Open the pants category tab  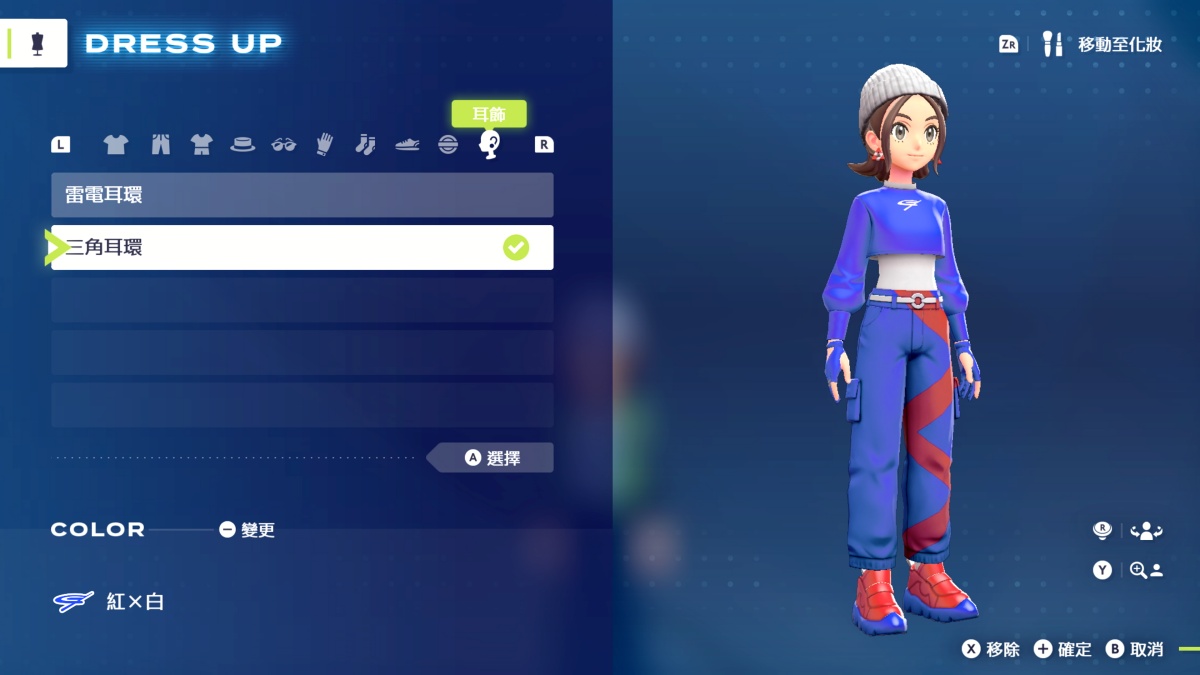(x=160, y=145)
